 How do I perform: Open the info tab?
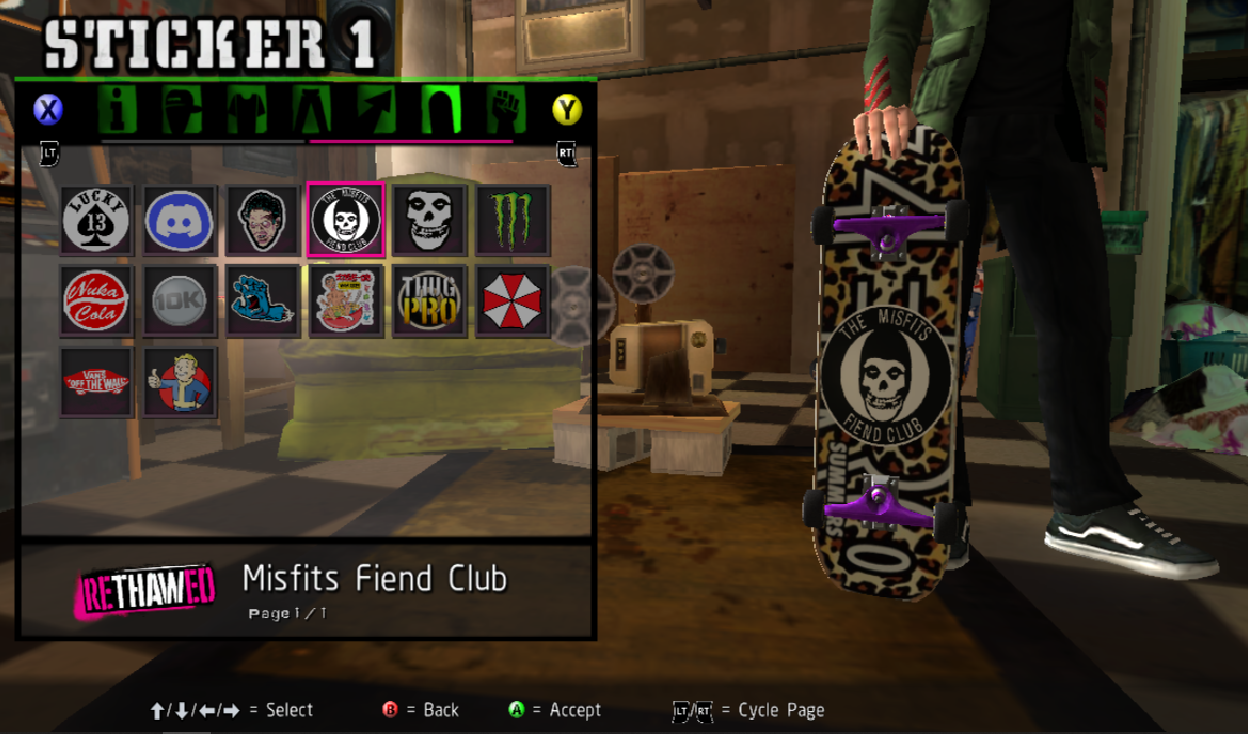pyautogui.click(x=118, y=109)
